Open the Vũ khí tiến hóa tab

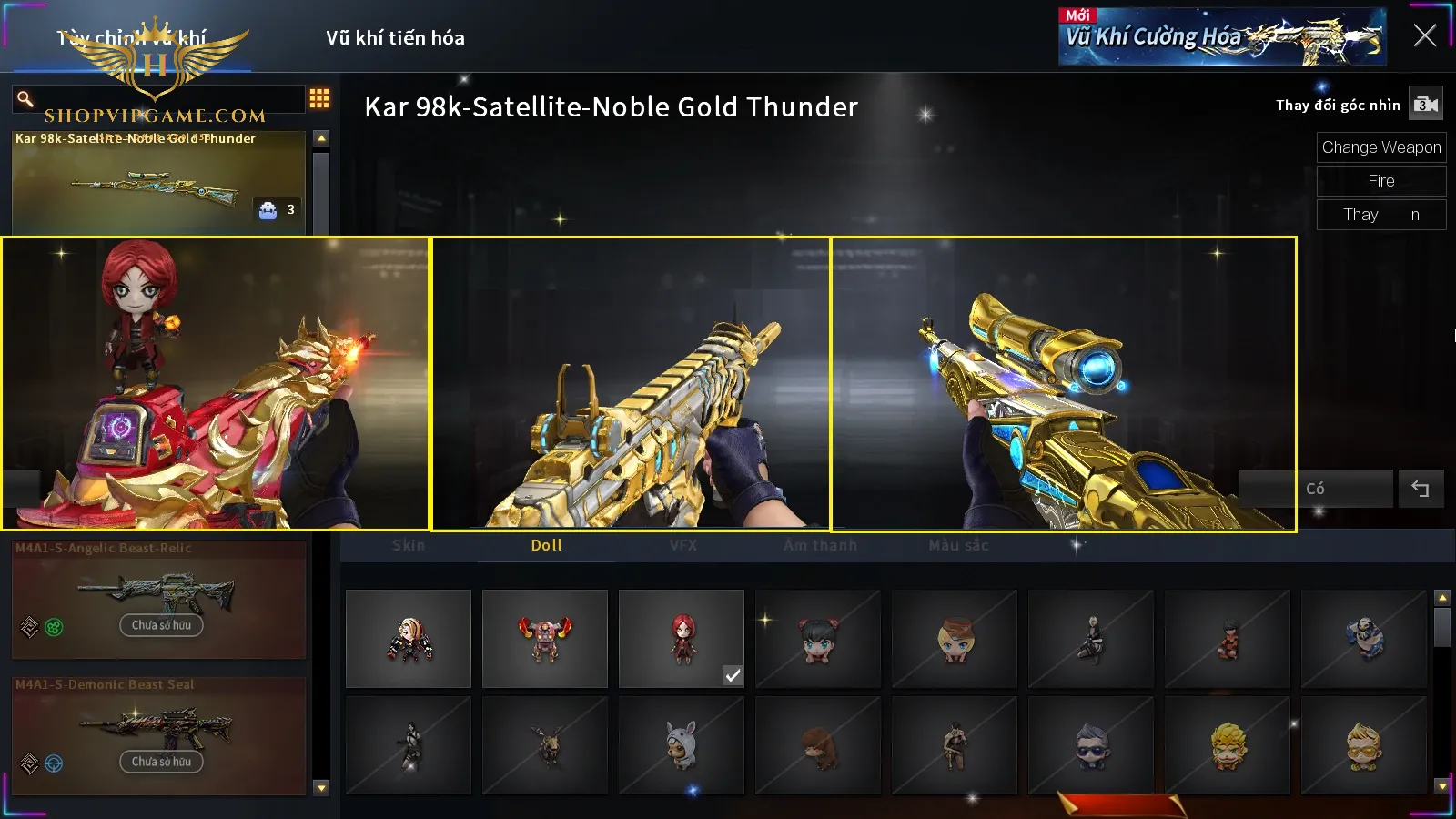(395, 38)
